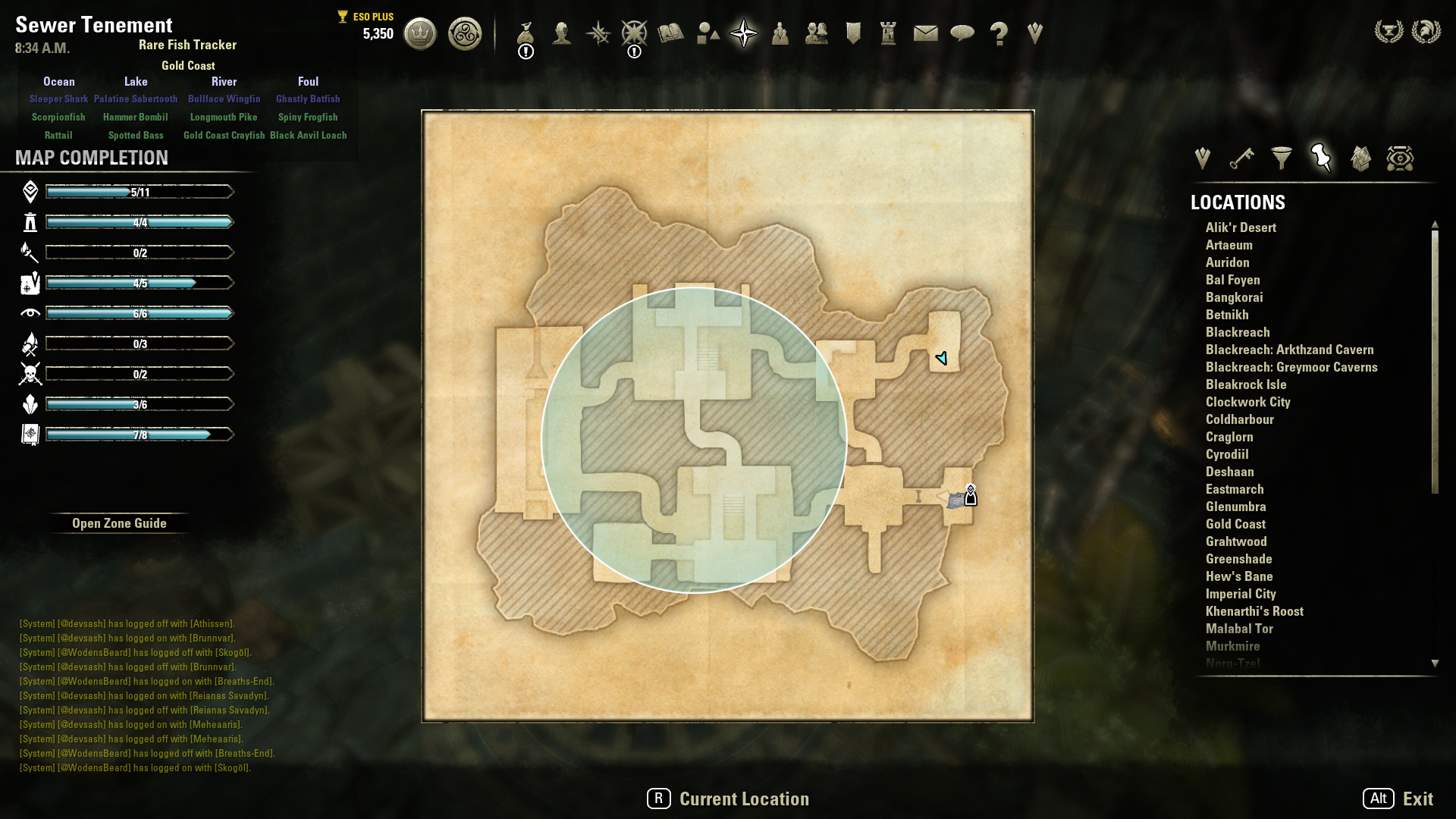
Task: Open the Alliance War tower icon
Action: point(889,33)
